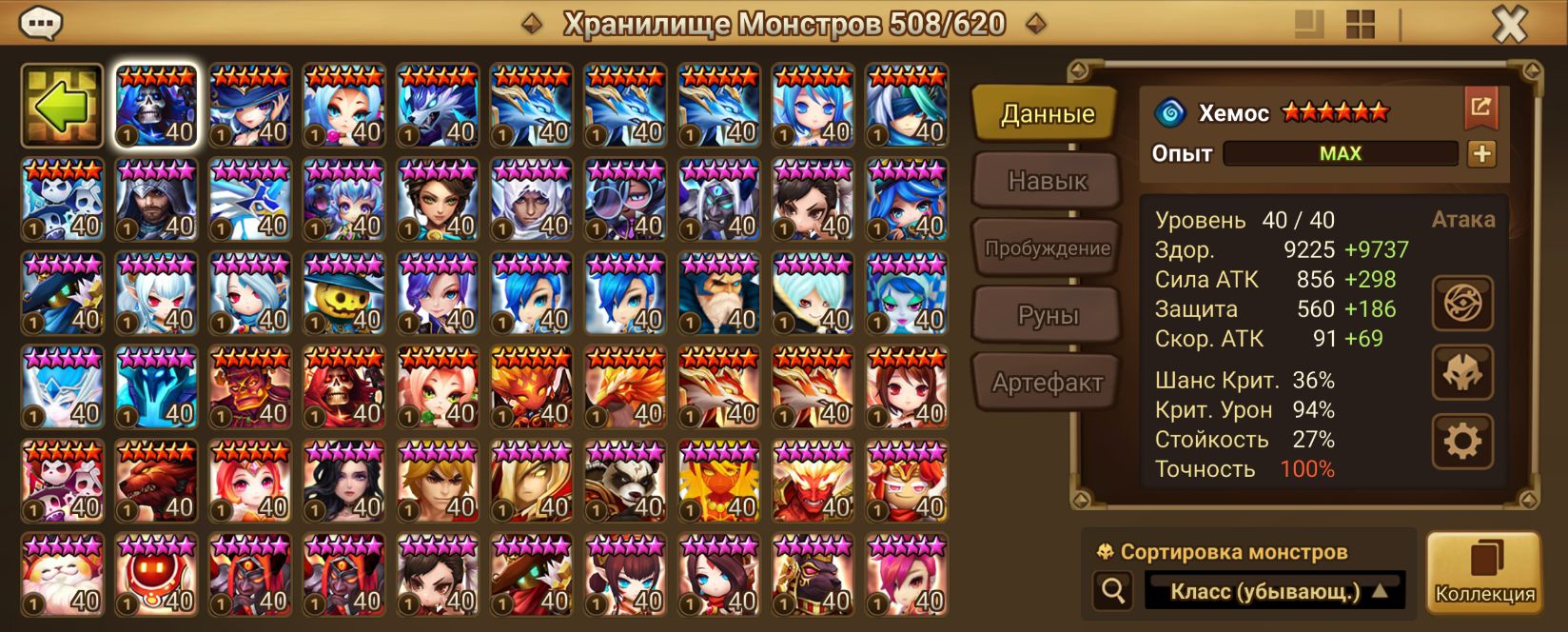
Task: Close the monster storage window
Action: tap(1508, 25)
